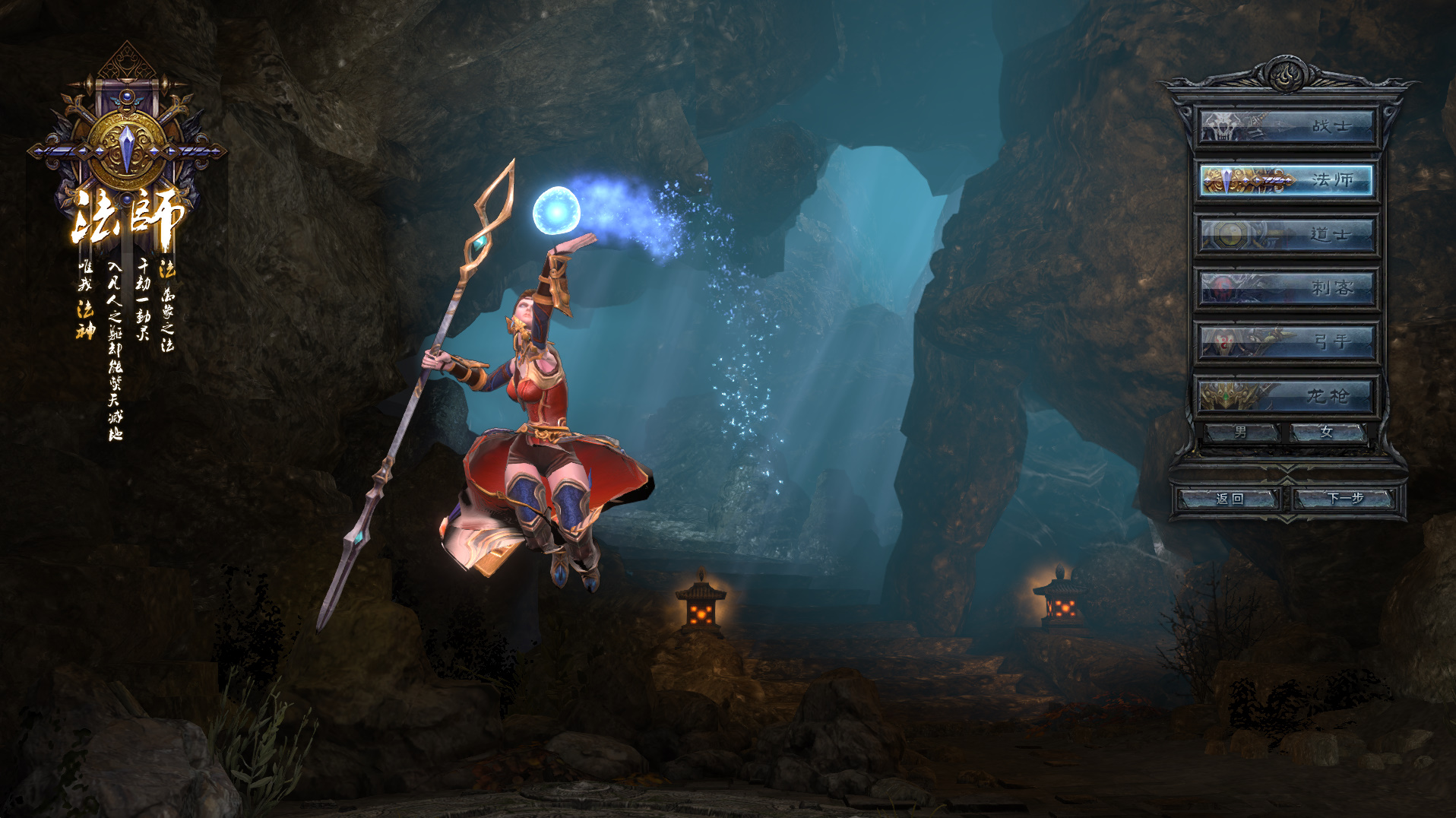
Task: Go back with the 返回 button
Action: (1230, 499)
